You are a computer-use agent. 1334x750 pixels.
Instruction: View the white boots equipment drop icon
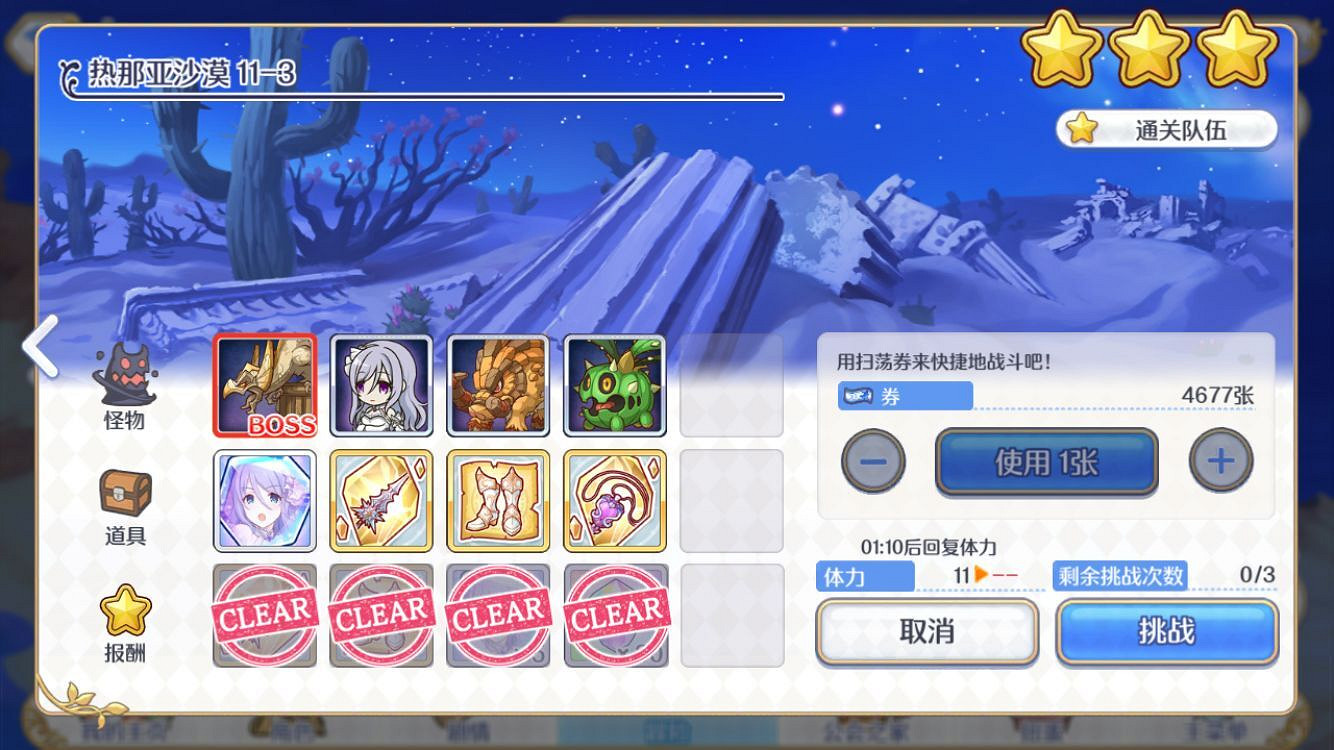tap(498, 499)
